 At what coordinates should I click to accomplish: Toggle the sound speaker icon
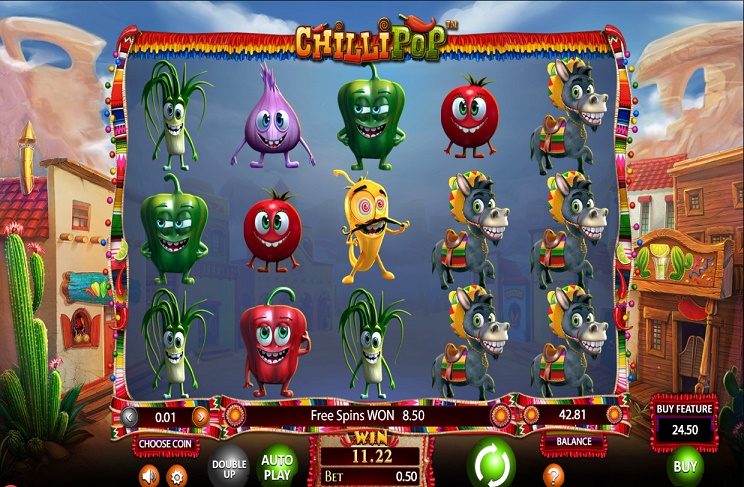coord(150,475)
